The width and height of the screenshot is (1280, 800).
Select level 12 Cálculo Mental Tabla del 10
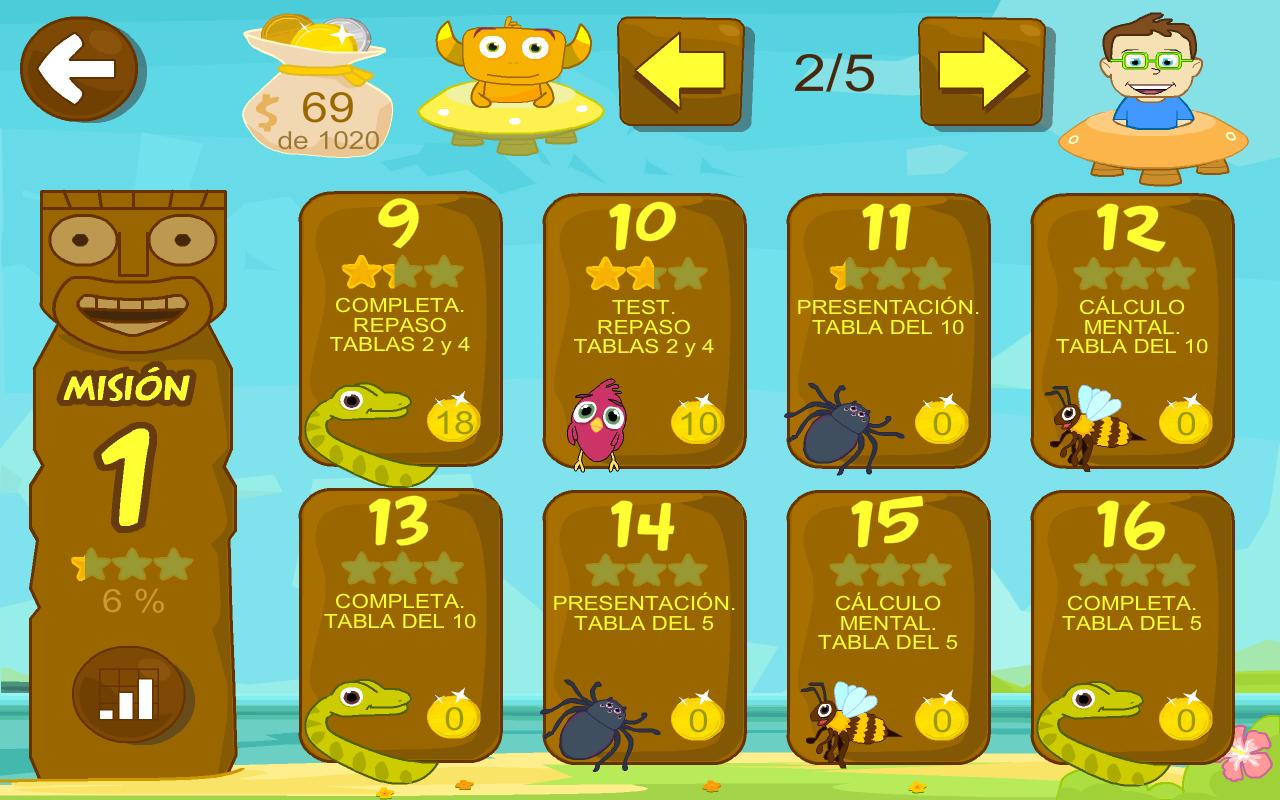pos(1132,330)
